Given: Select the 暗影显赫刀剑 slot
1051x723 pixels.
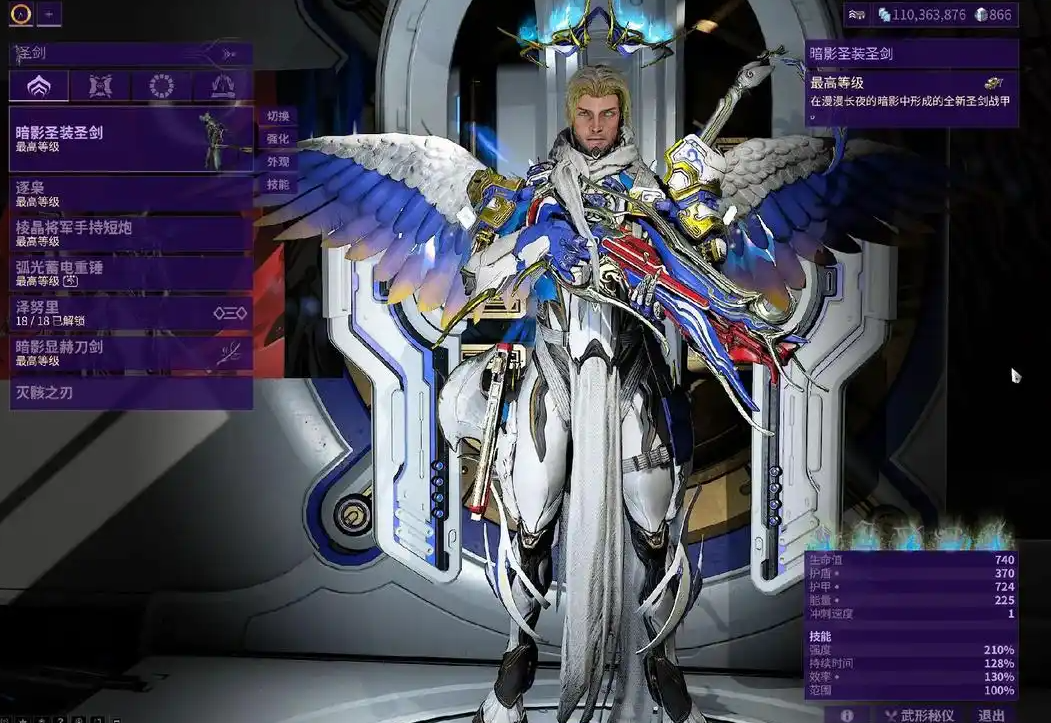Looking at the screenshot, I should (130, 352).
